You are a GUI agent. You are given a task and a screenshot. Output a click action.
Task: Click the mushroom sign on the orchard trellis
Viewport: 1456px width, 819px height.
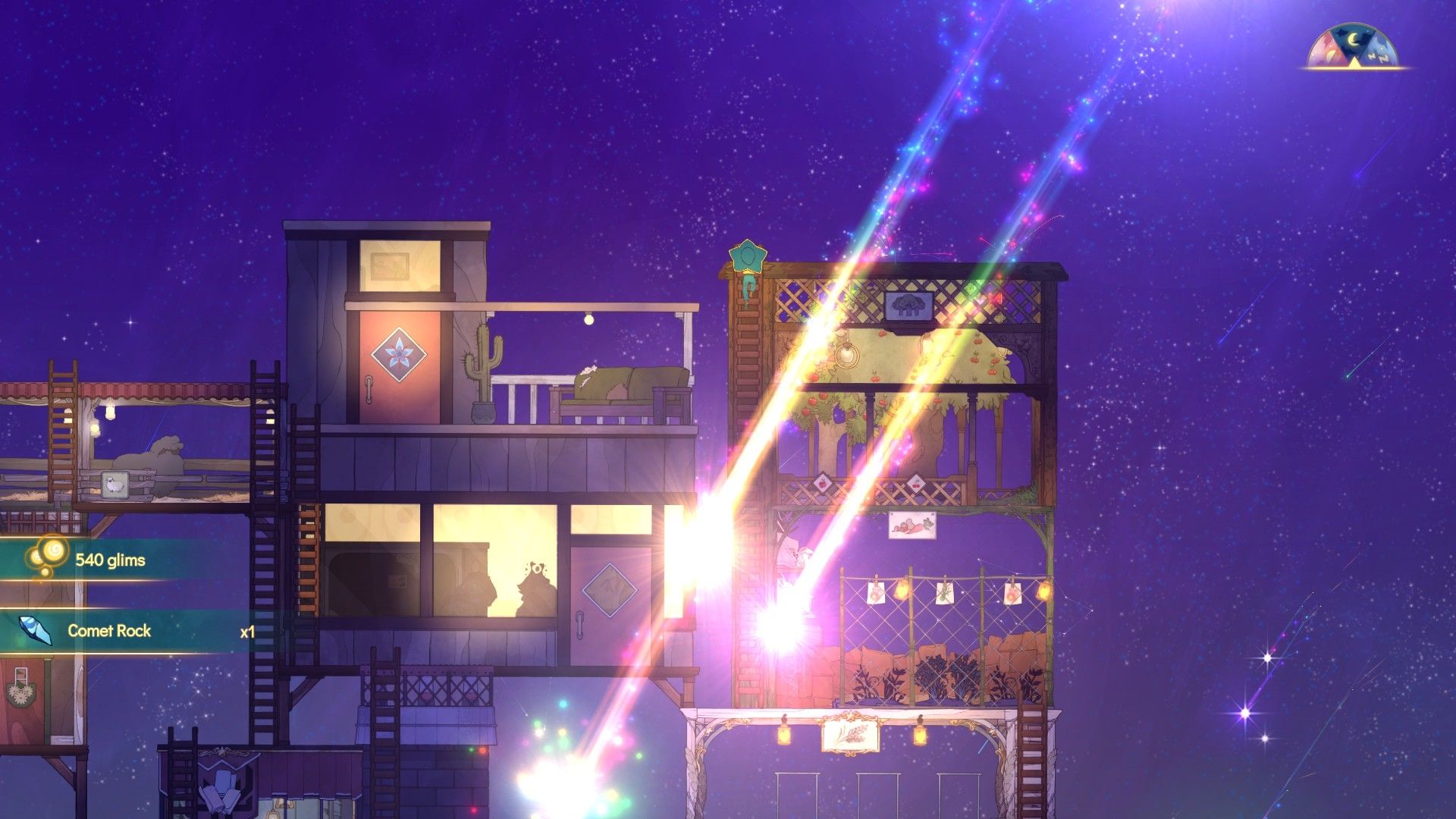coord(908,306)
